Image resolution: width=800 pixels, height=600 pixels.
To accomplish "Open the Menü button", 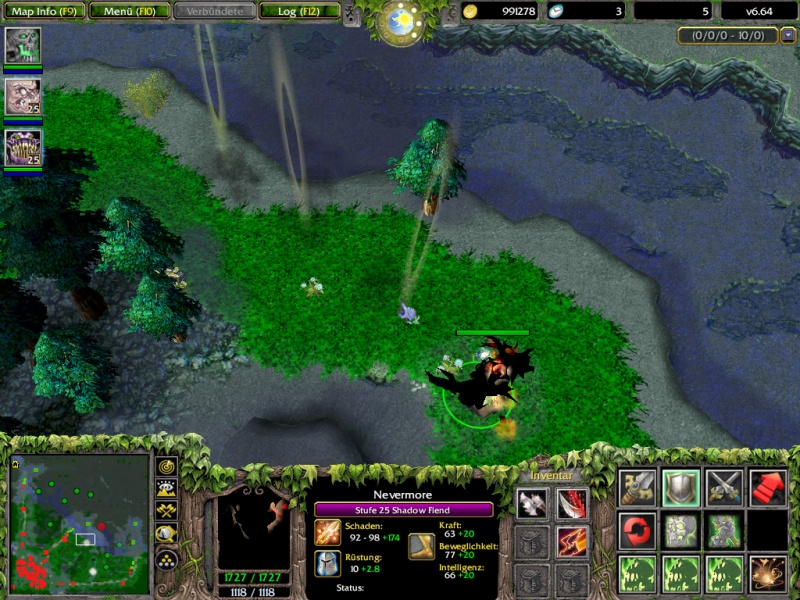I will (128, 11).
